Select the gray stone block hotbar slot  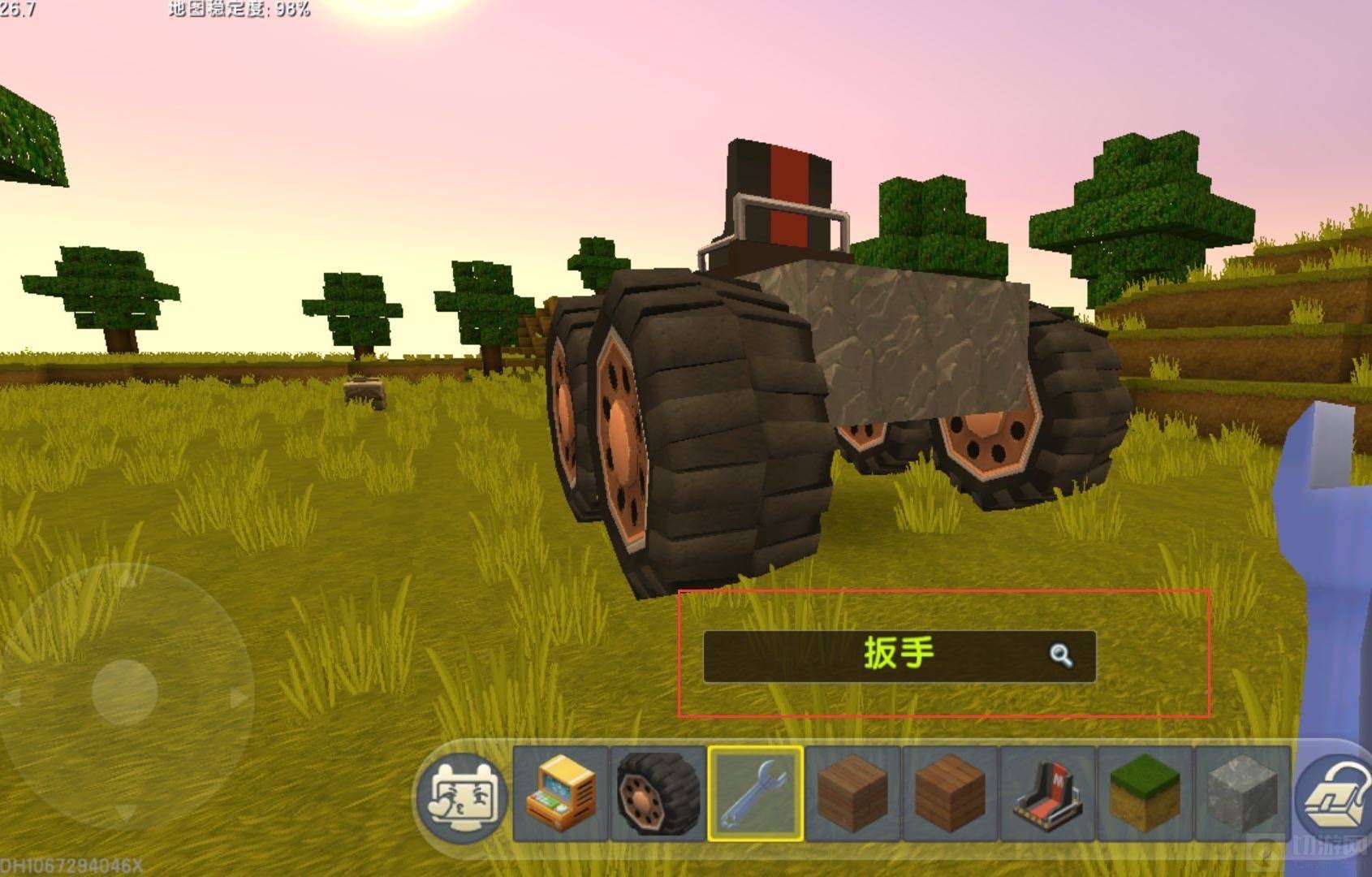(1242, 793)
